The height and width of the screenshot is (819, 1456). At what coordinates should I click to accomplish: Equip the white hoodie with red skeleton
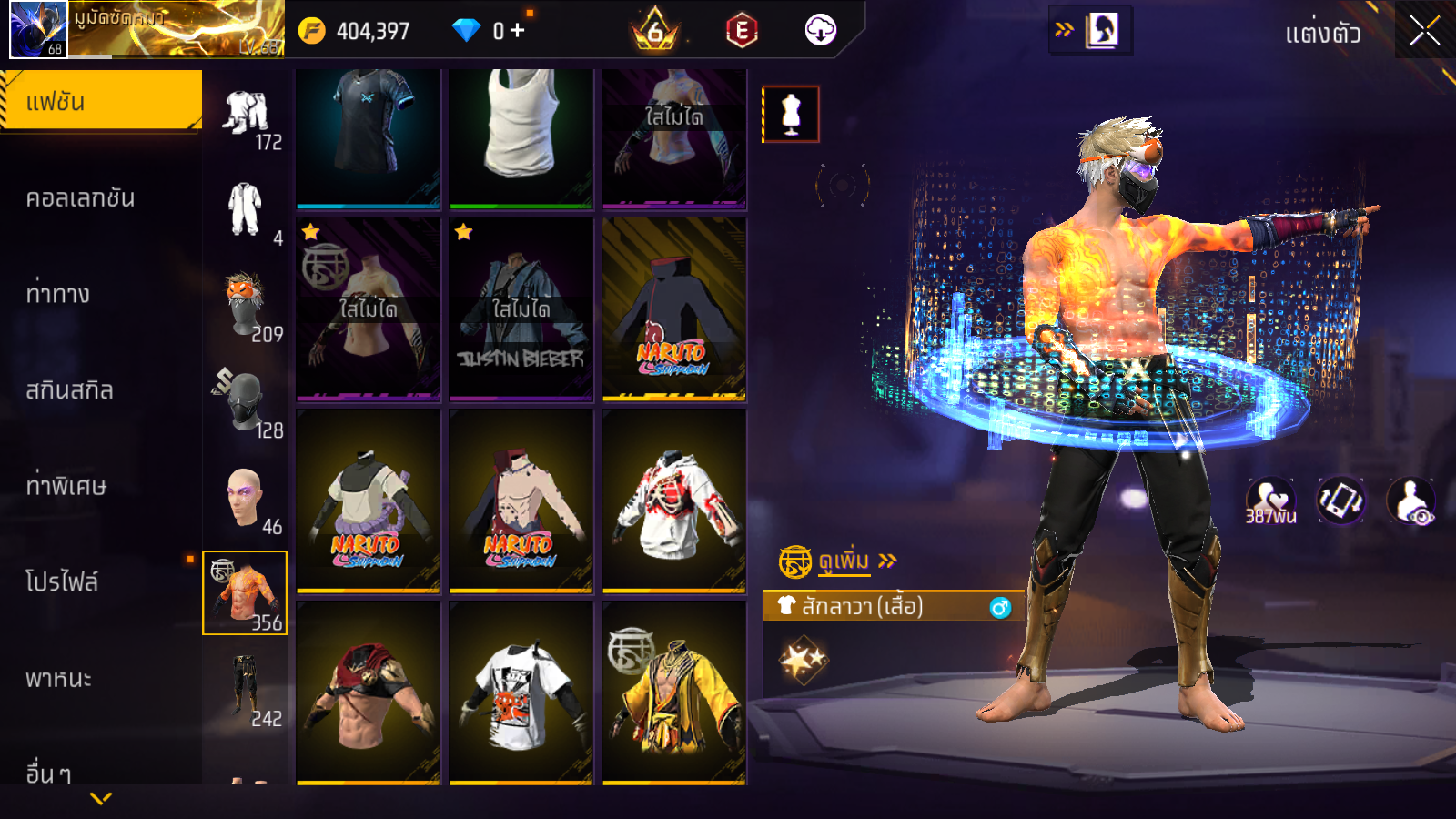(x=674, y=500)
